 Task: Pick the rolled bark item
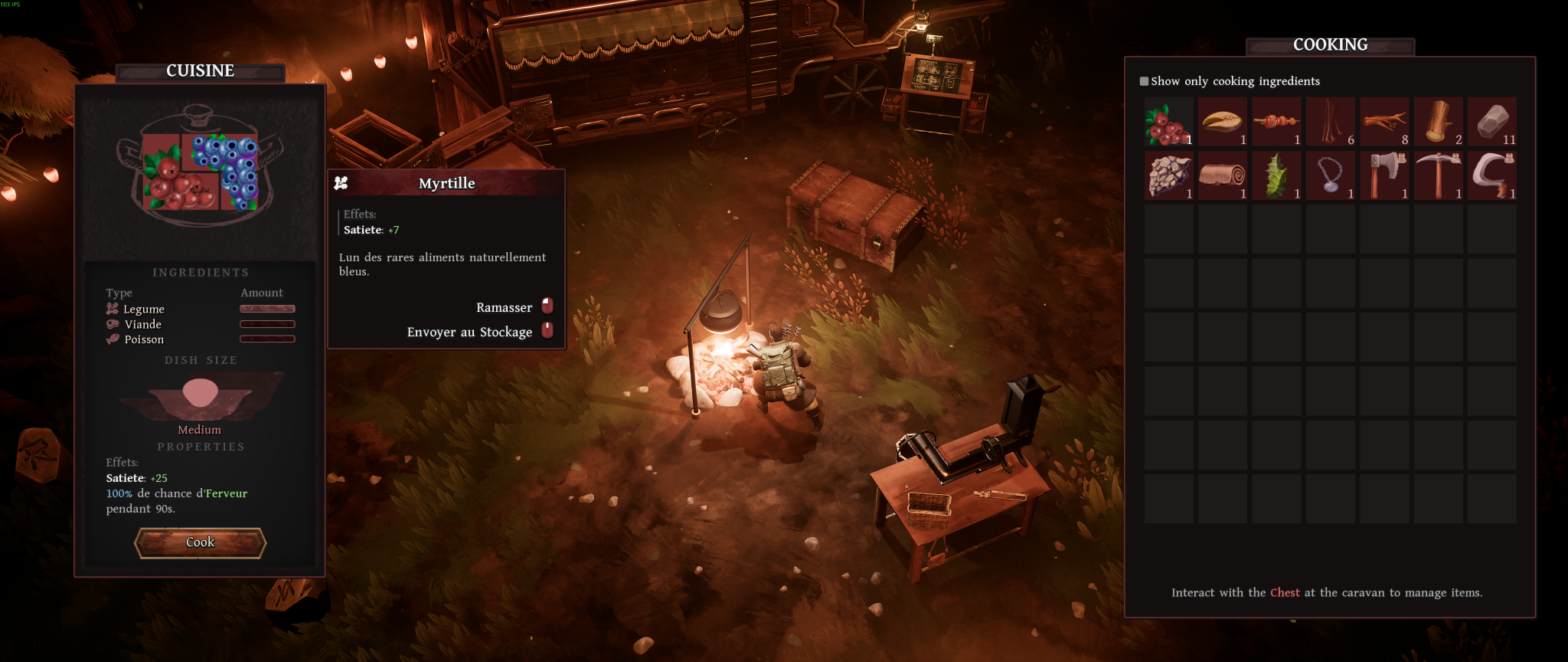[x=1223, y=175]
